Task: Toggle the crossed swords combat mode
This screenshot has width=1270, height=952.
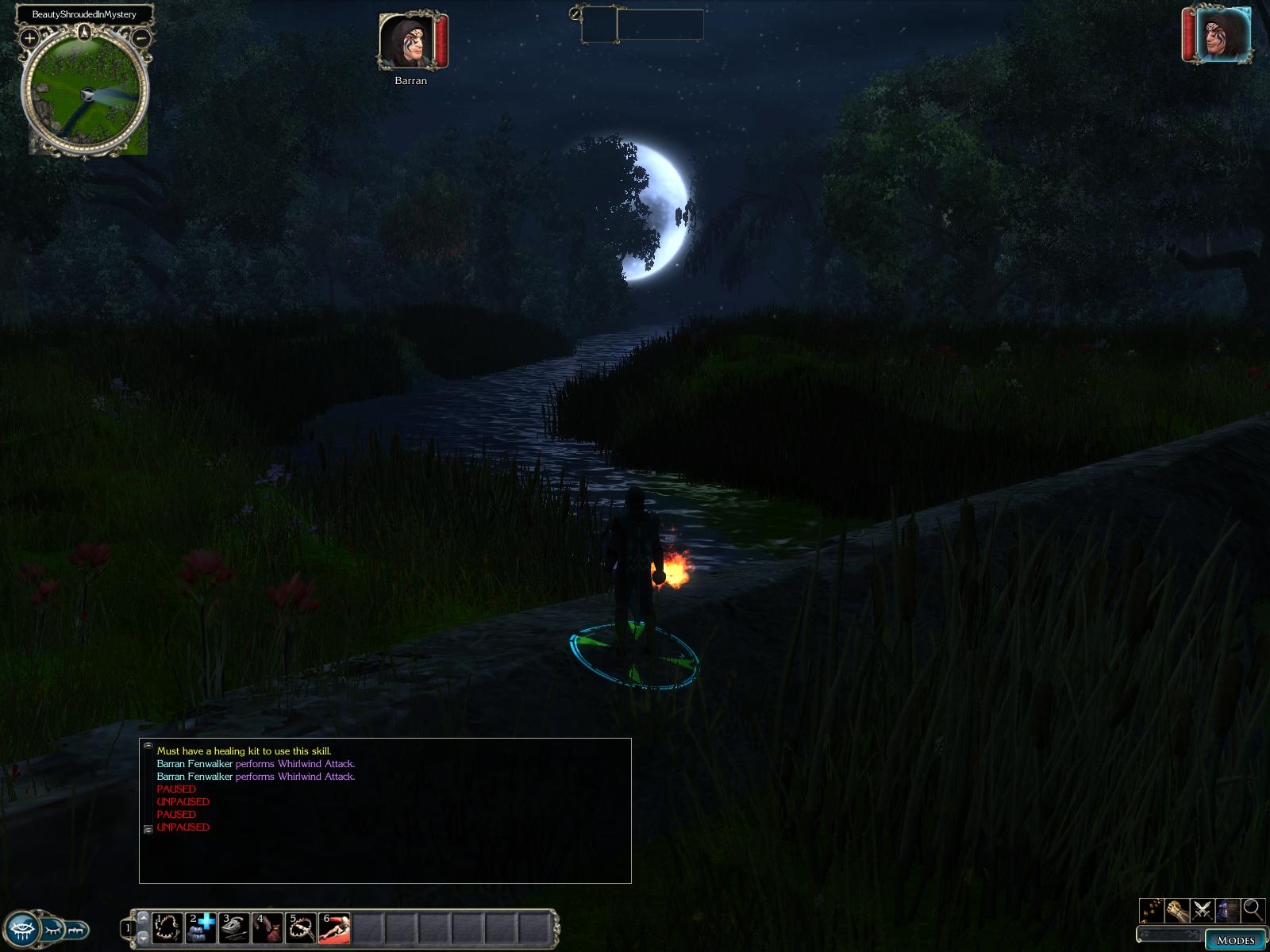Action: pos(1202,909)
